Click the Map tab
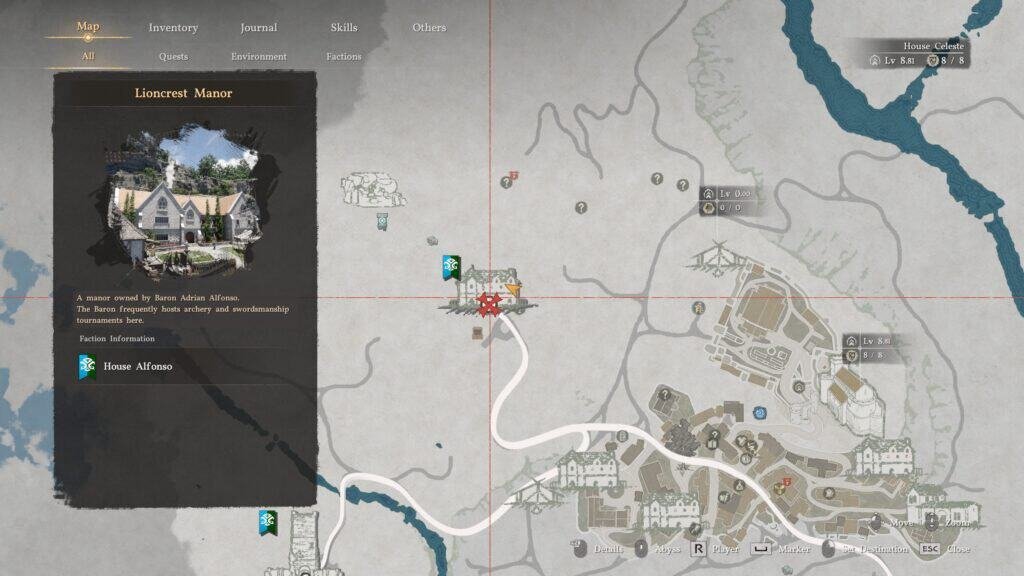The image size is (1024, 576). [x=88, y=27]
